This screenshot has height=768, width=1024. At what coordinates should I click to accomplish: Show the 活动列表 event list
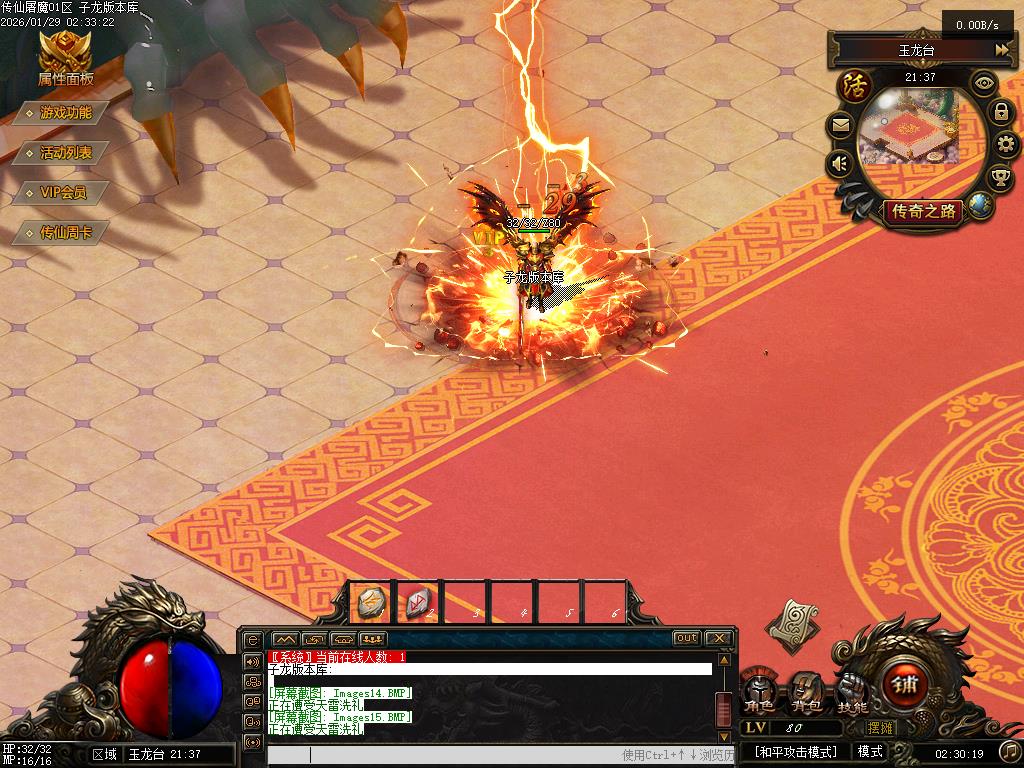click(x=65, y=153)
